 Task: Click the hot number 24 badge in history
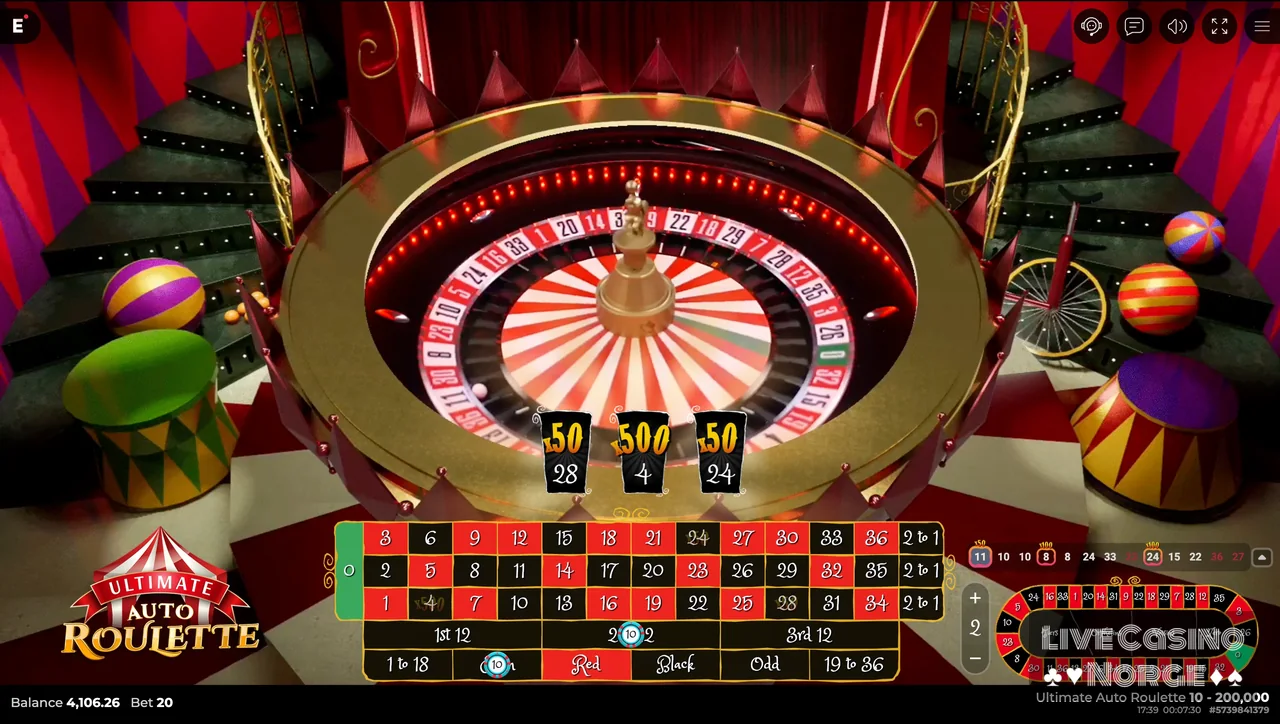pos(1153,556)
